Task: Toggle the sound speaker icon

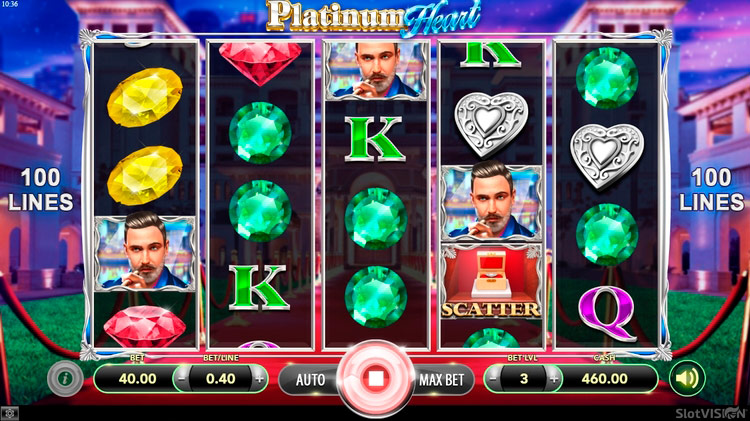Action: 687,378
